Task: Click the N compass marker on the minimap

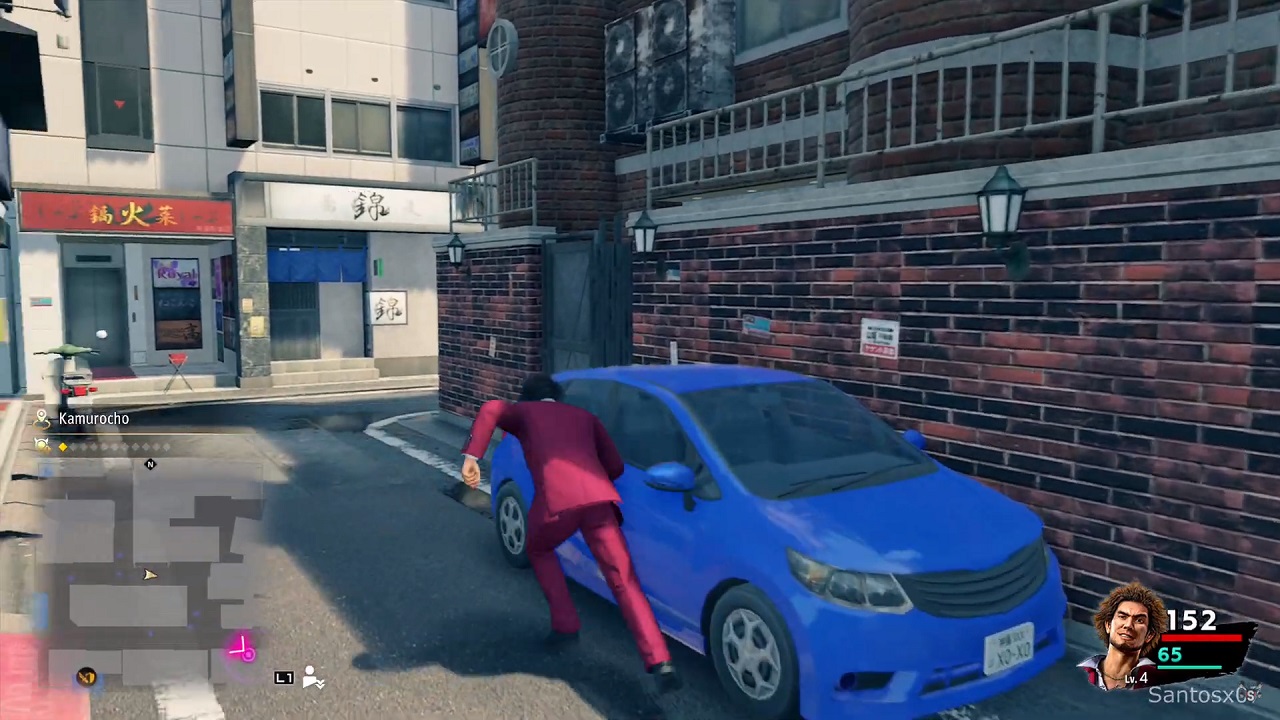Action: [x=150, y=463]
